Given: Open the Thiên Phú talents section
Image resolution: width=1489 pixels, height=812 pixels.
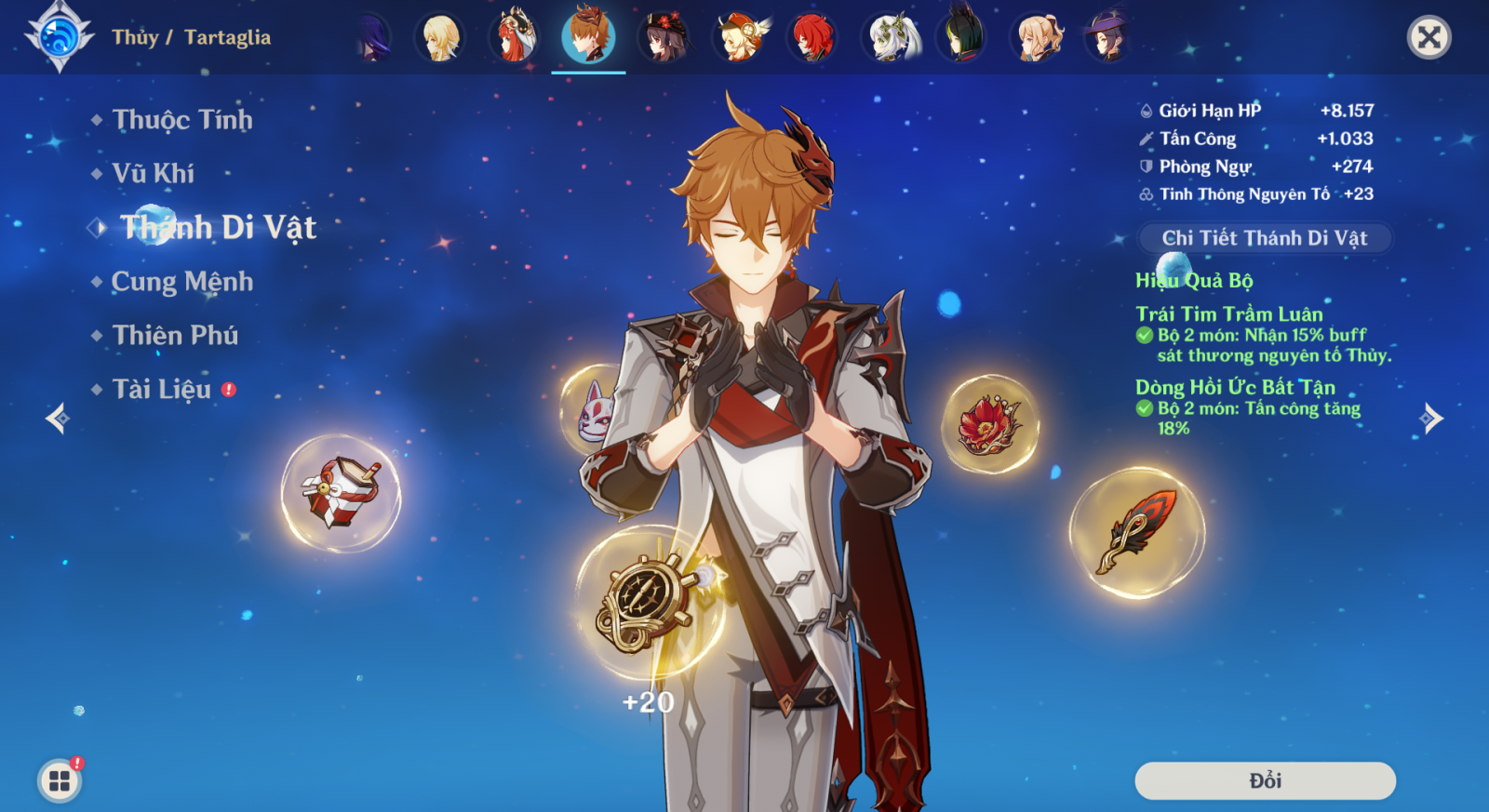Looking at the screenshot, I should click(x=175, y=336).
